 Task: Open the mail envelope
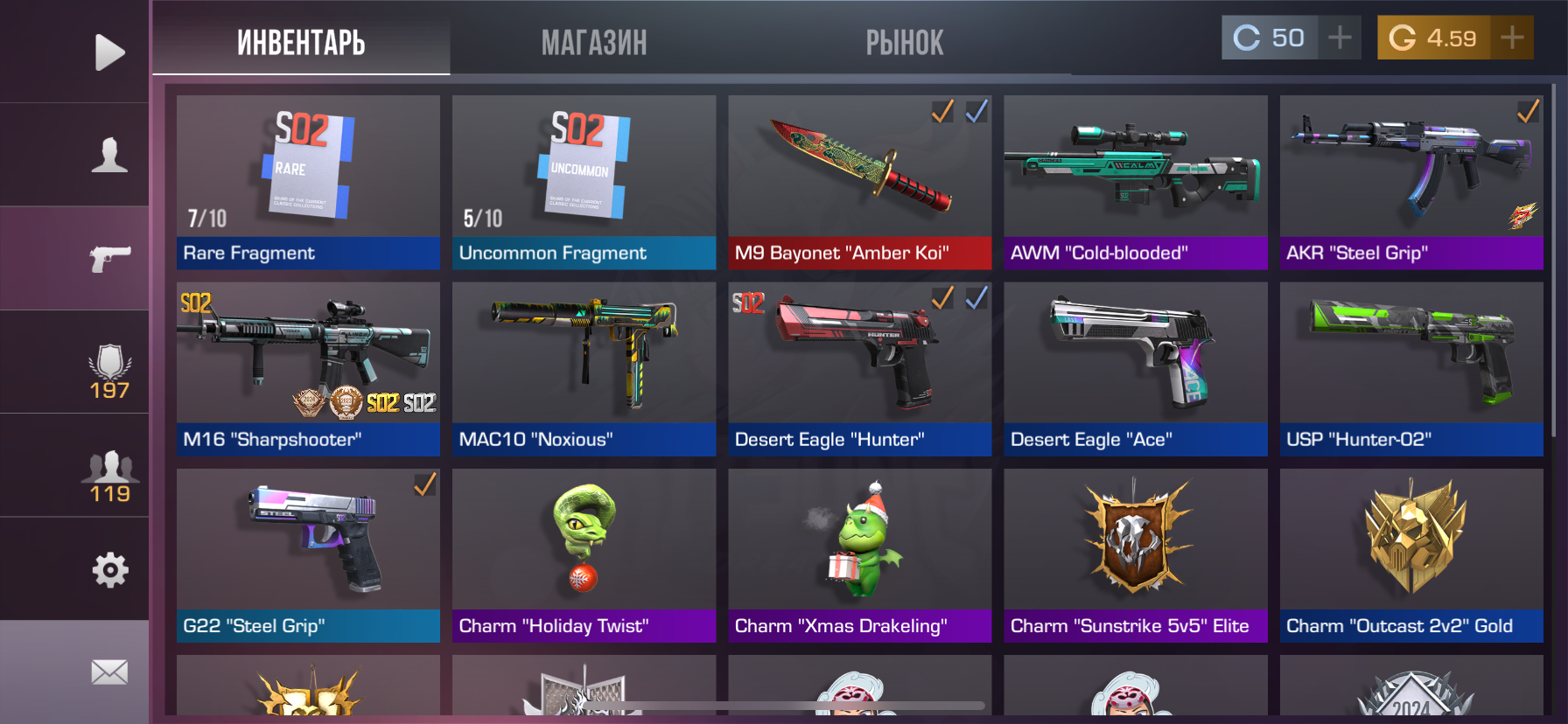click(109, 672)
